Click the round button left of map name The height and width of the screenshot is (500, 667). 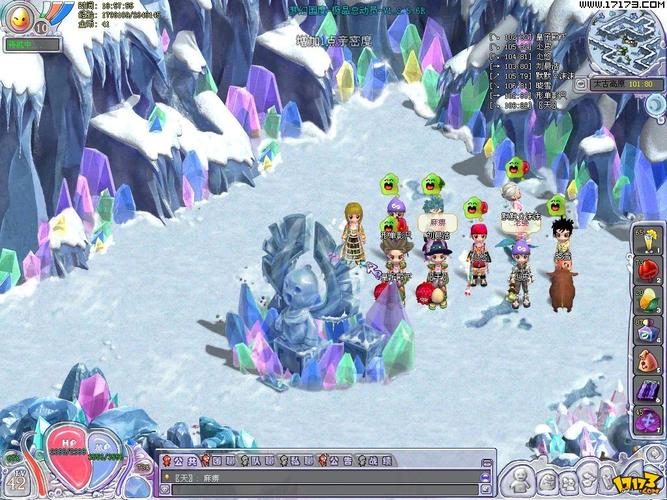tap(578, 84)
